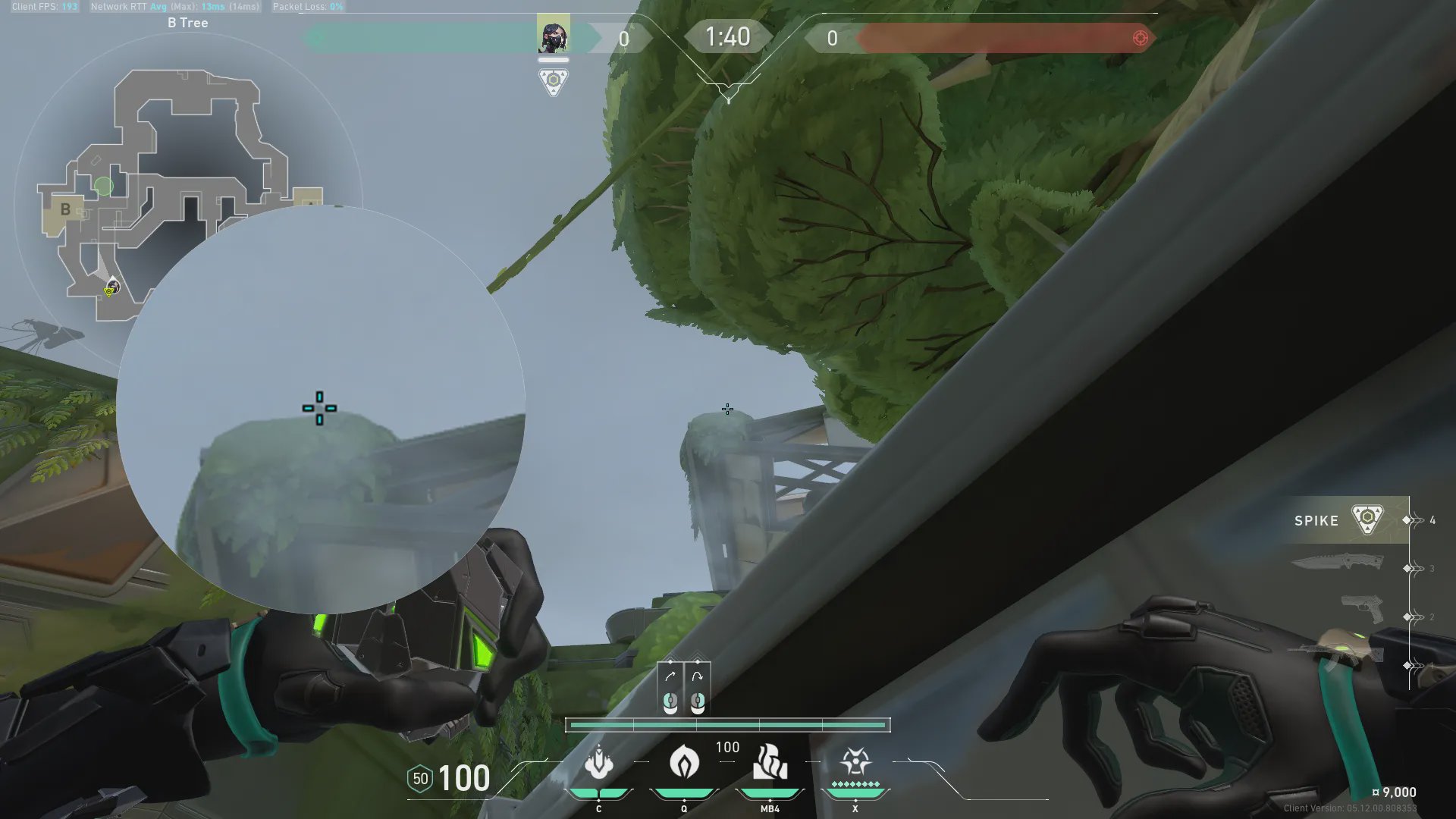Click the Viper agent portrait at top
This screenshot has width=1456, height=819.
coord(553,35)
